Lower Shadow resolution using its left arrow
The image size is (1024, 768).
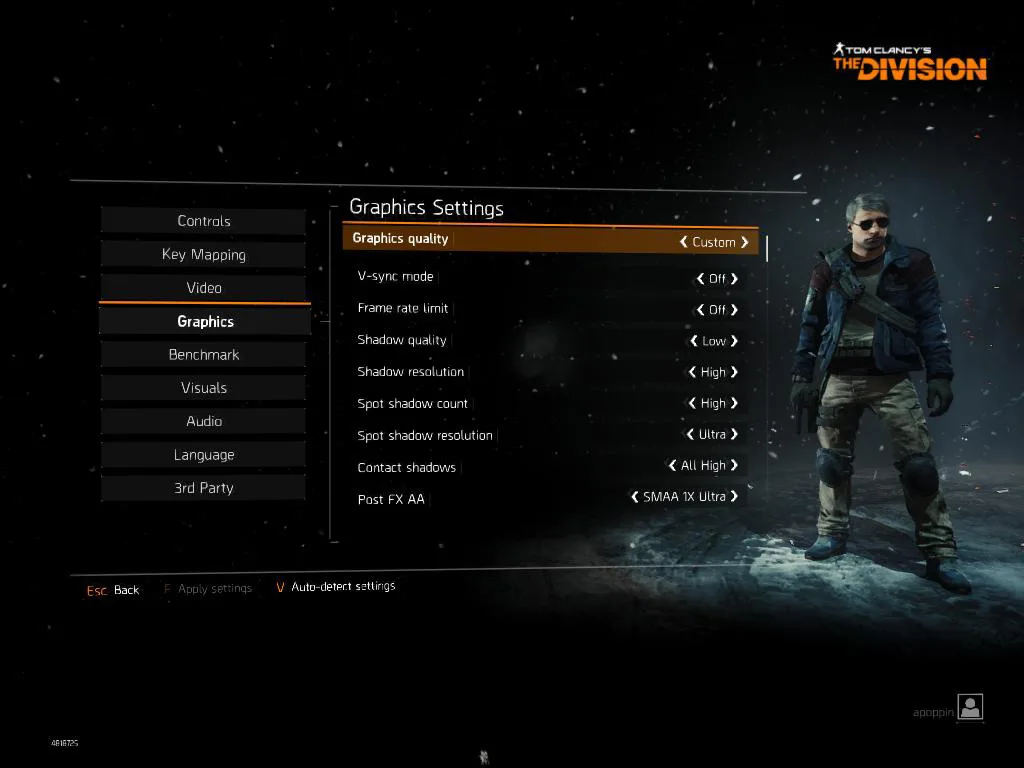692,372
